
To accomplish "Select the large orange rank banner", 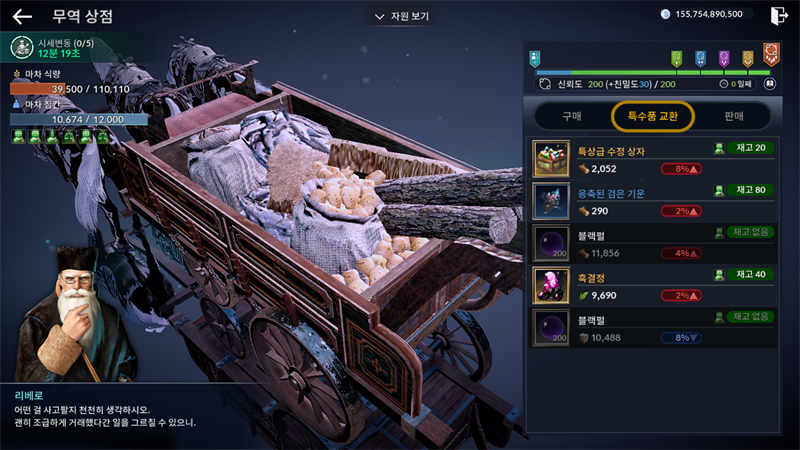I will 771,53.
